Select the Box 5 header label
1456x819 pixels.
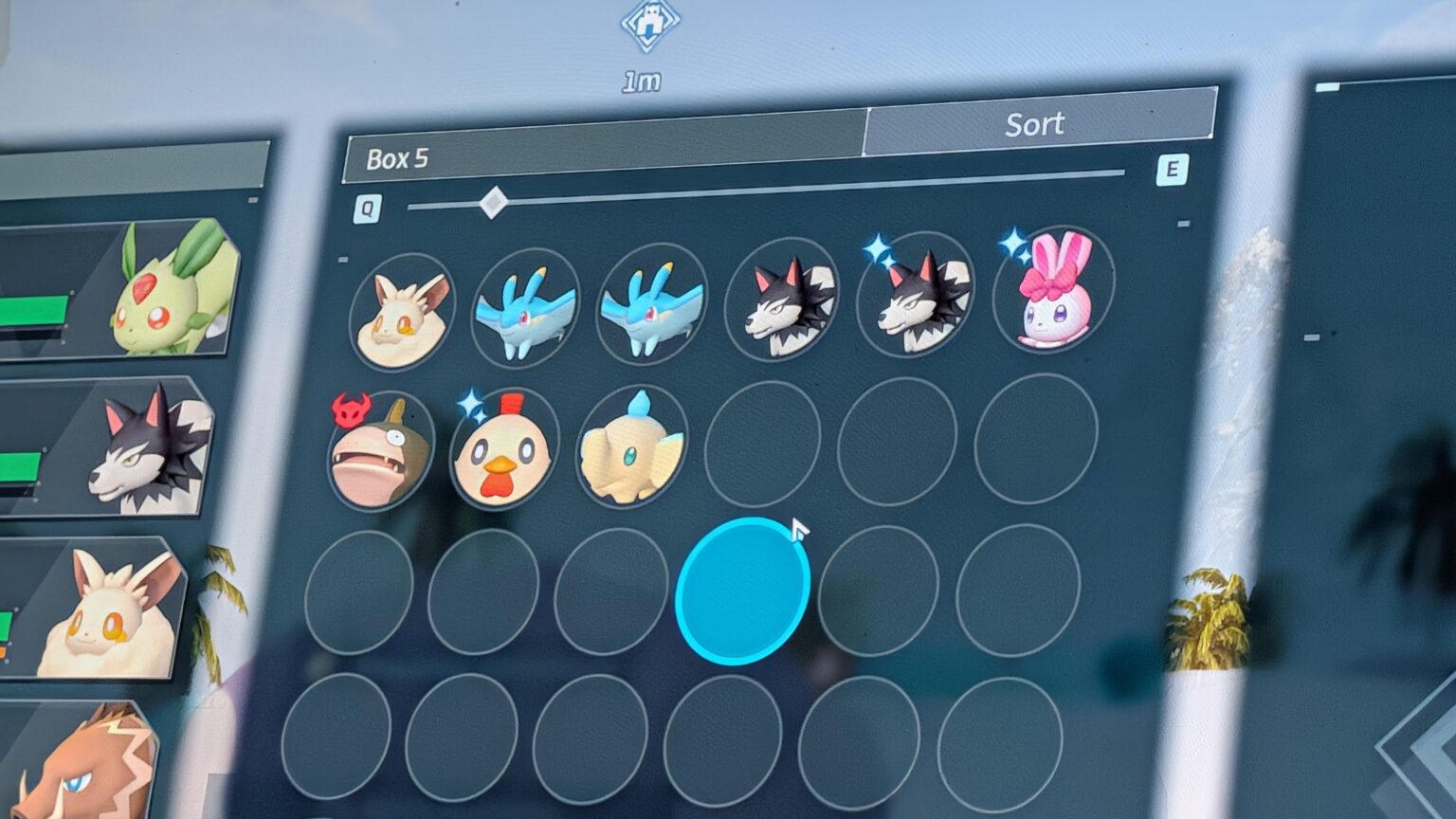tap(397, 158)
